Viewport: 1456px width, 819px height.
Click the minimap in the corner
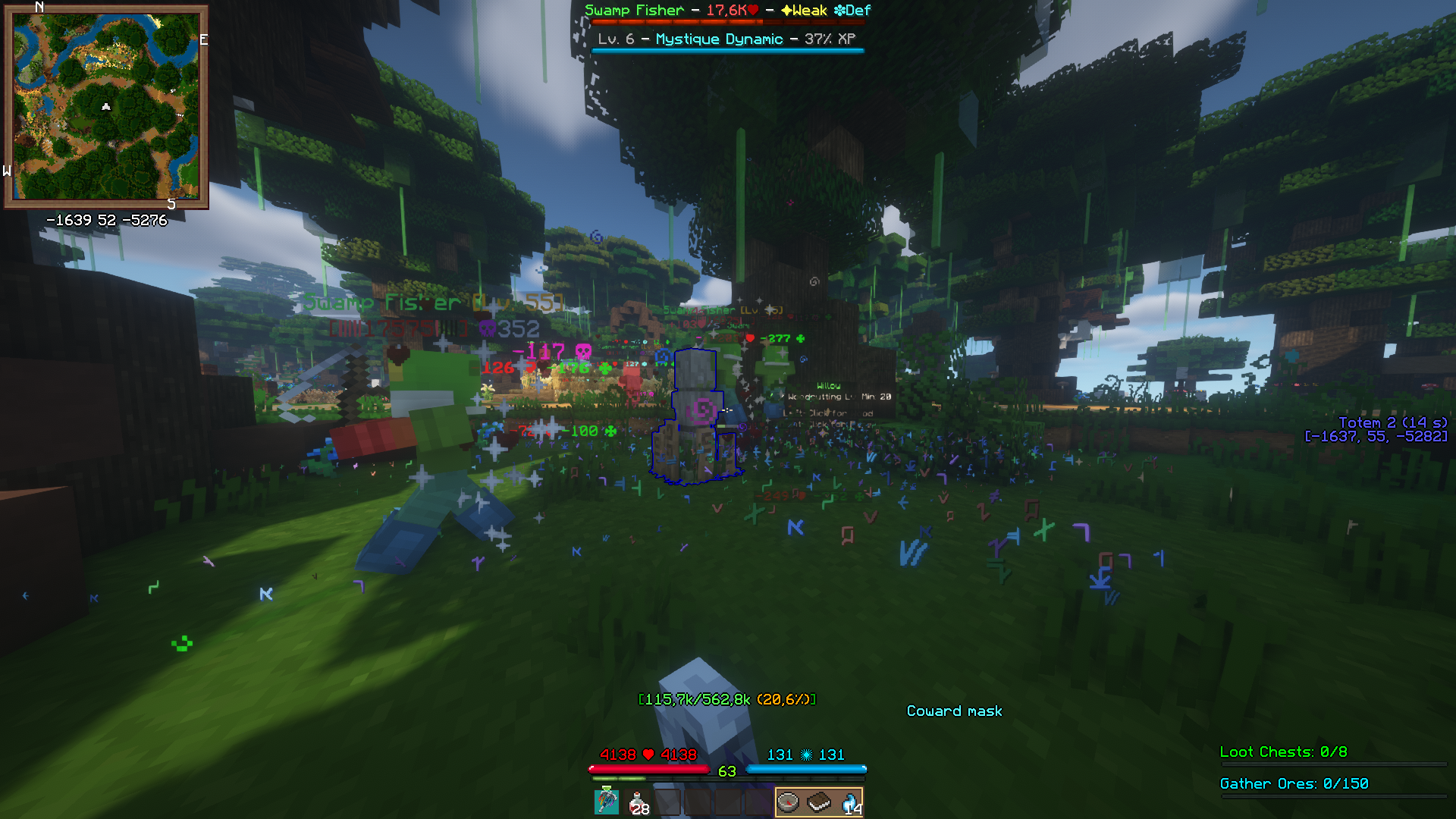106,107
